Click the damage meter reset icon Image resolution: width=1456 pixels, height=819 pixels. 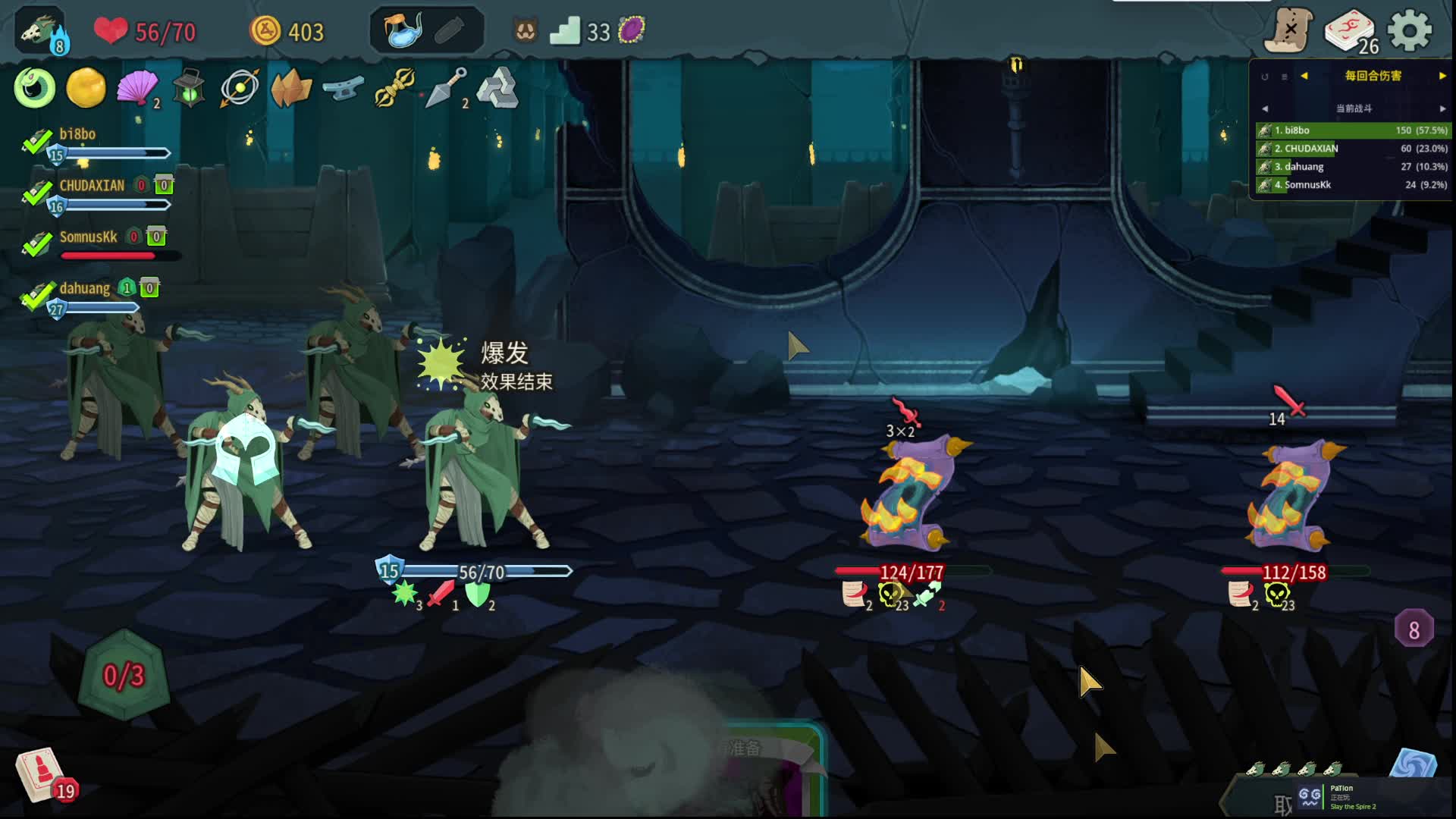(1264, 77)
